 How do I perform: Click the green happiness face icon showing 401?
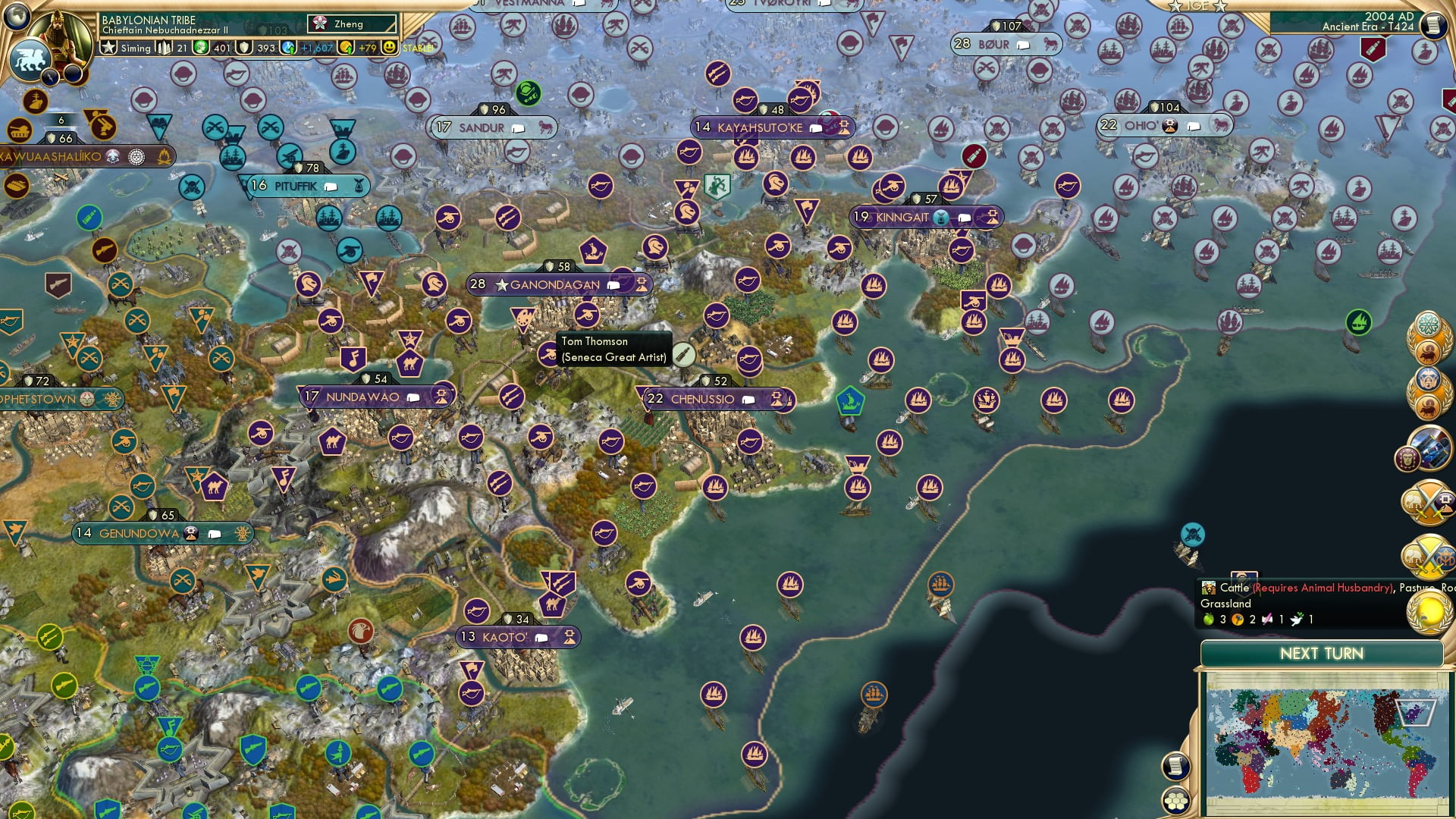click(x=199, y=47)
